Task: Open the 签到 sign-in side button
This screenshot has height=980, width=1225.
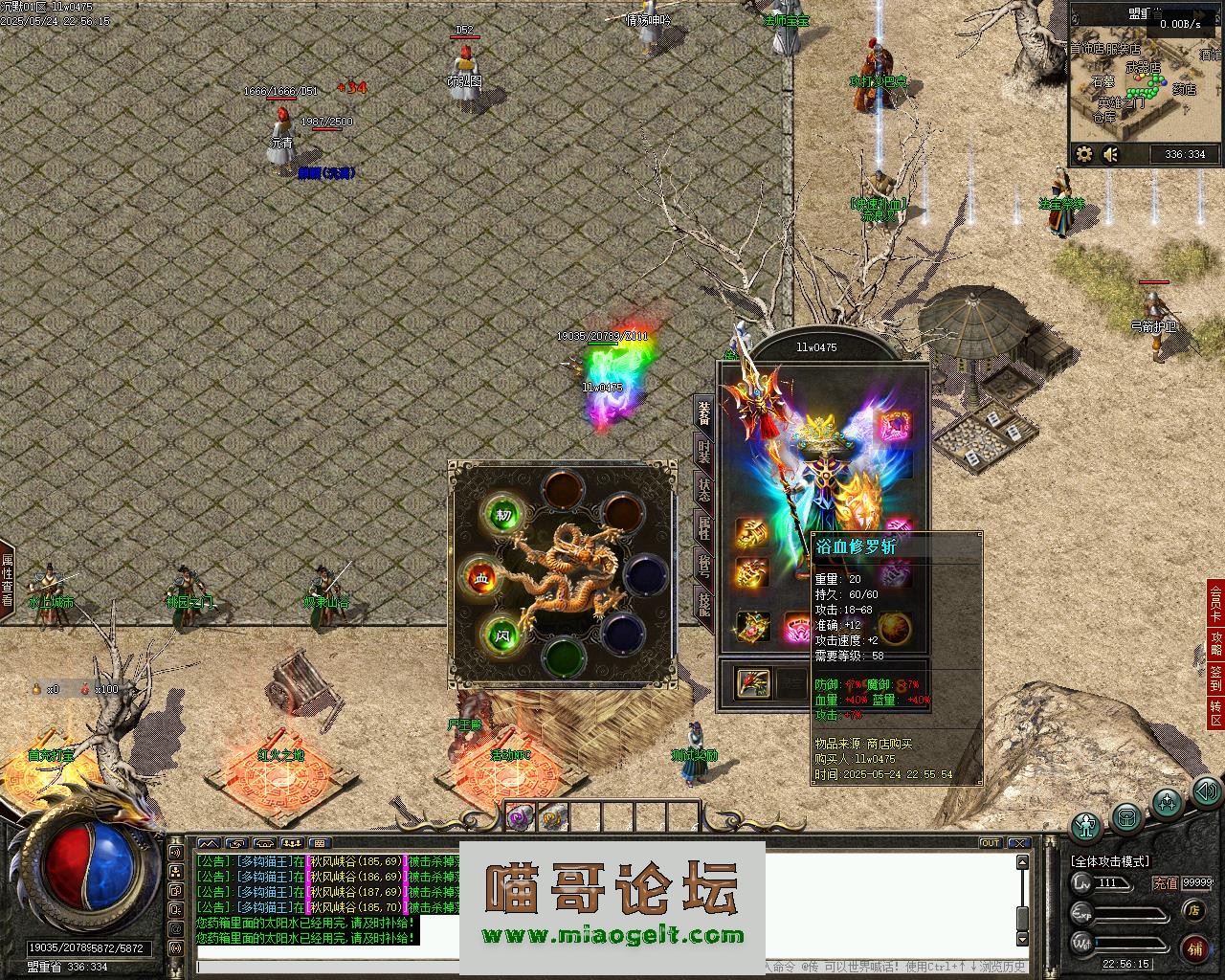Action: coord(1215,679)
